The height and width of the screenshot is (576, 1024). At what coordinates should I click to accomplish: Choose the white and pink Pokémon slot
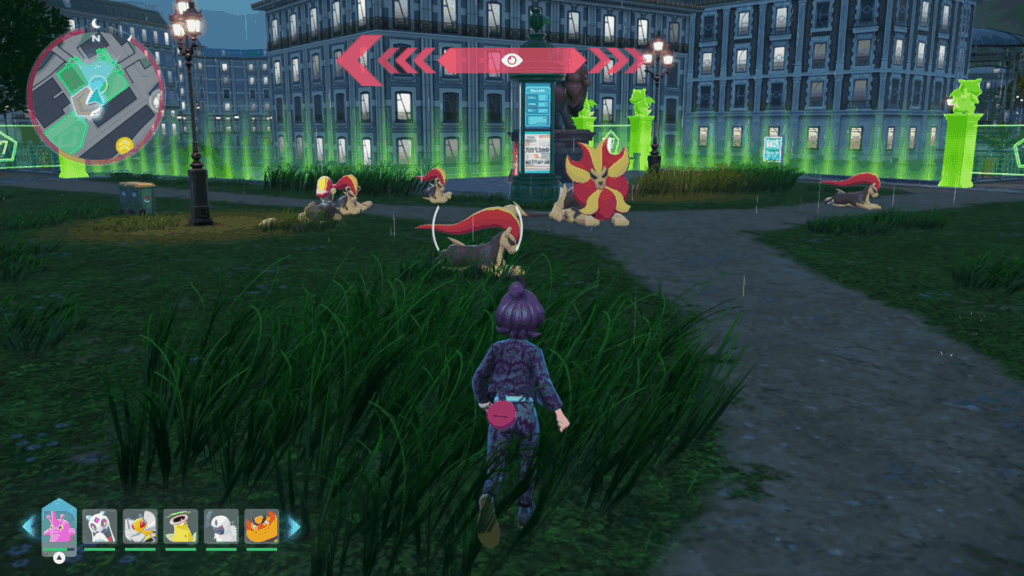[100, 526]
